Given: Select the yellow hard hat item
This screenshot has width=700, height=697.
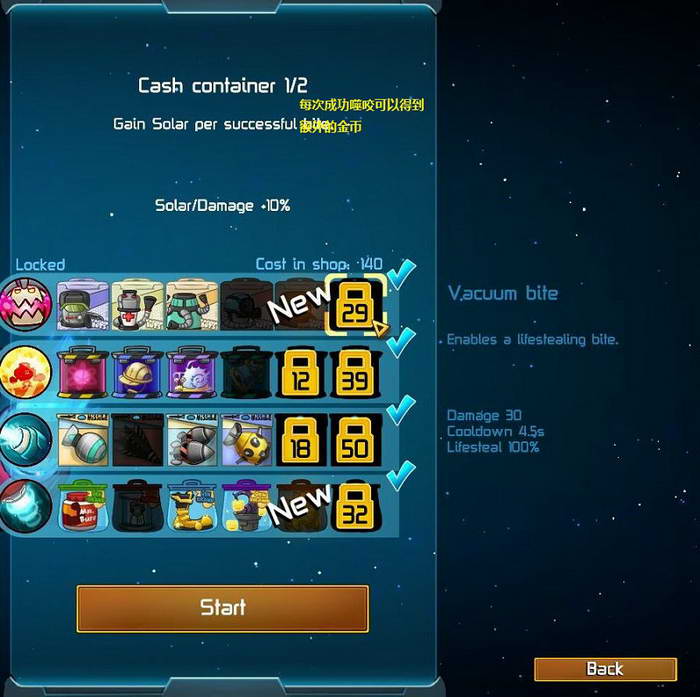Looking at the screenshot, I should (137, 372).
